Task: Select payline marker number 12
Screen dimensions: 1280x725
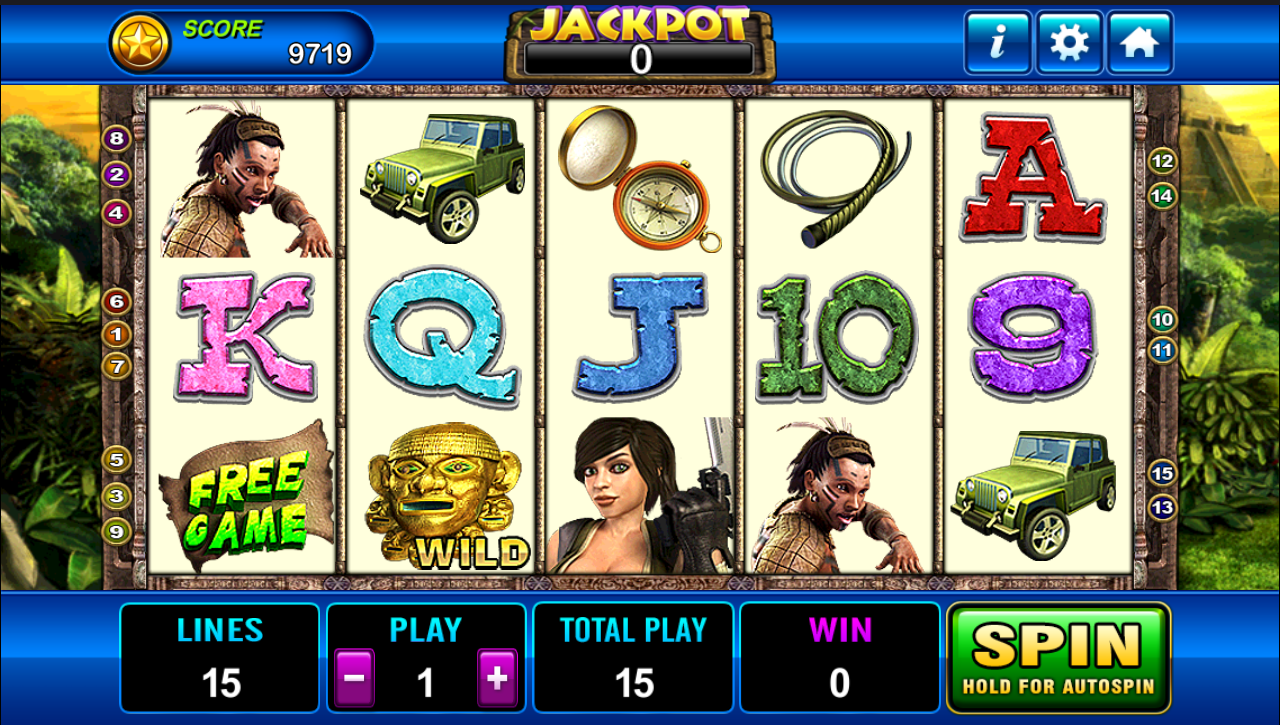Action: pos(1162,161)
